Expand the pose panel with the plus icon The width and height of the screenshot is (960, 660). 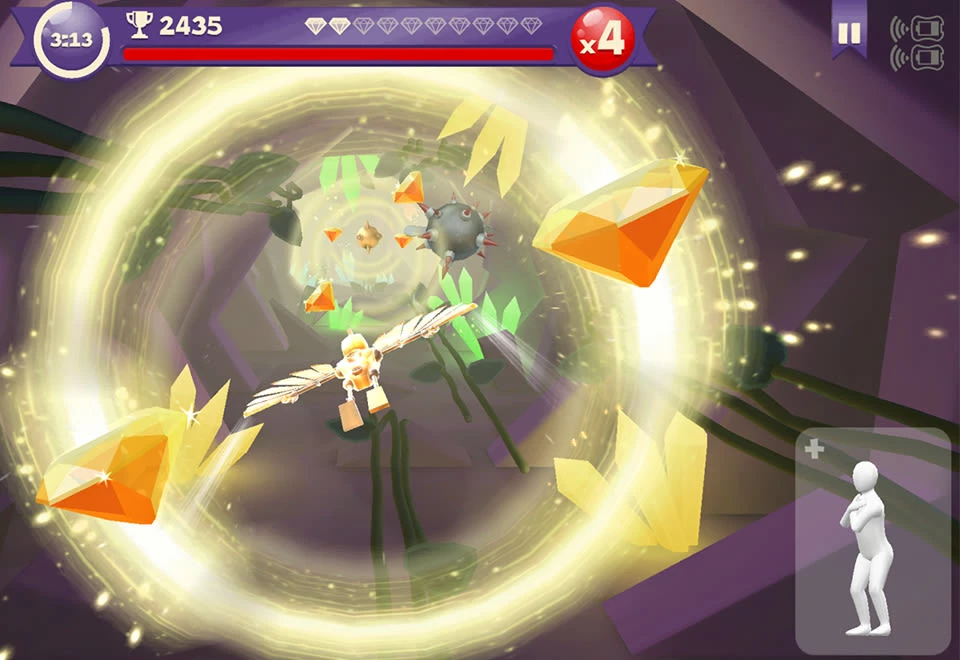point(814,450)
